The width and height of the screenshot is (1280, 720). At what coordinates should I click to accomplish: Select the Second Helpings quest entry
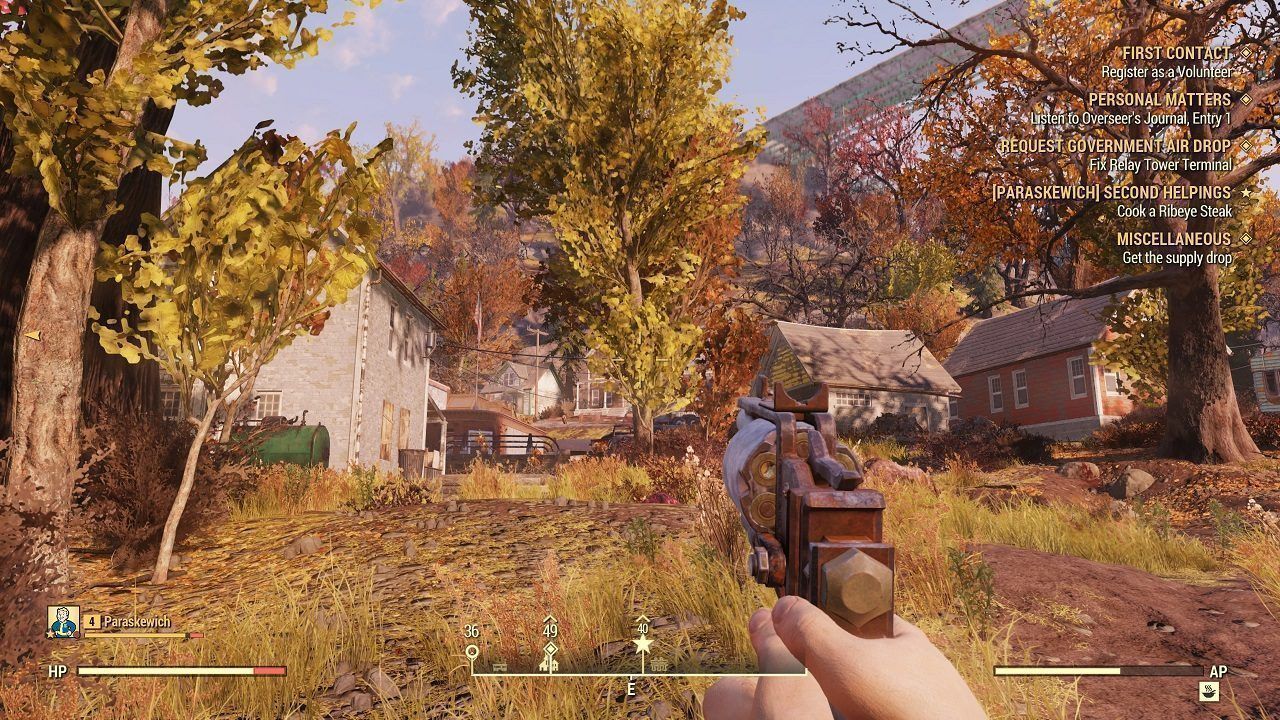tap(1110, 192)
